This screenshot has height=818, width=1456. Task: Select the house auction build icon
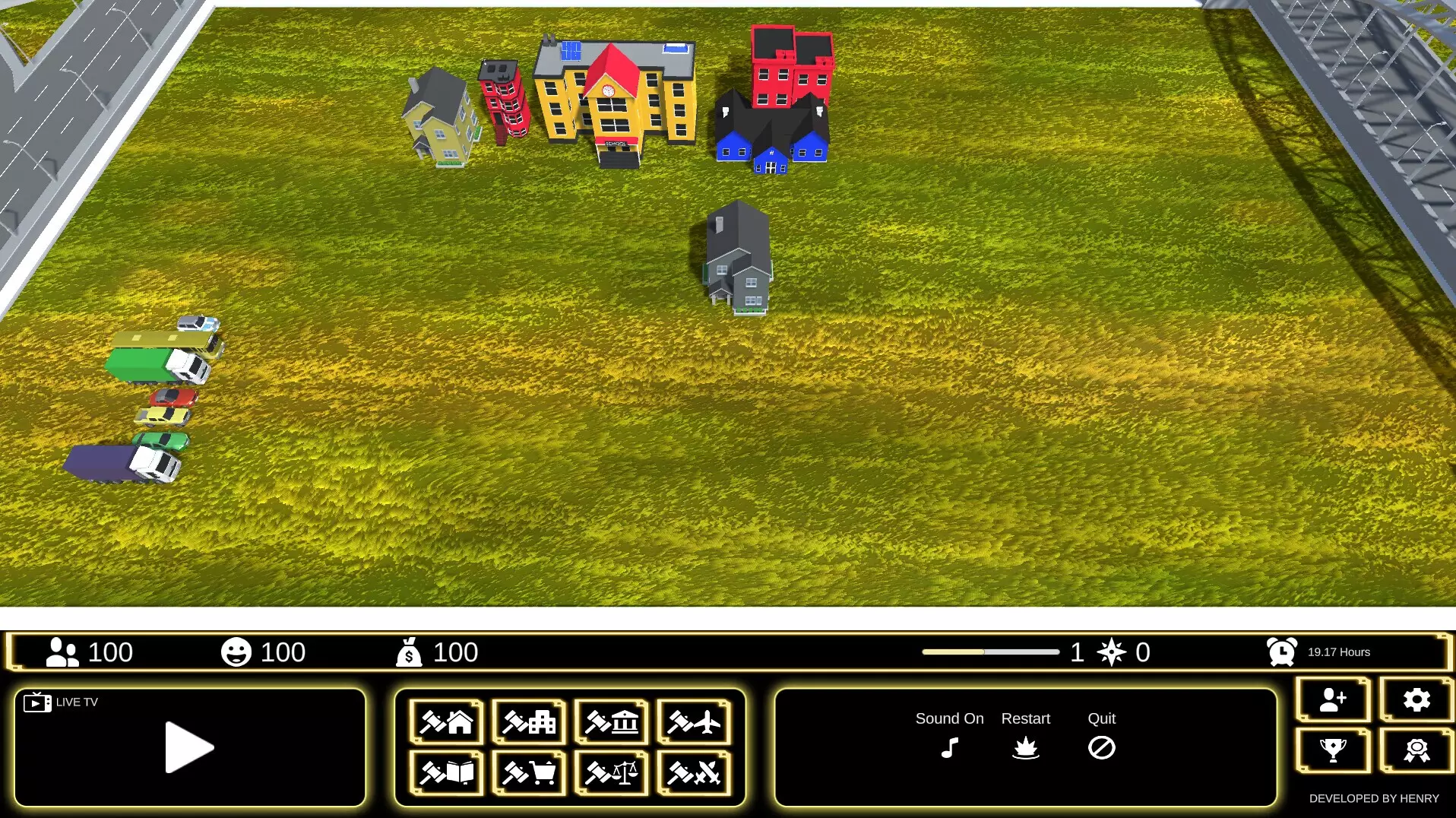click(445, 722)
